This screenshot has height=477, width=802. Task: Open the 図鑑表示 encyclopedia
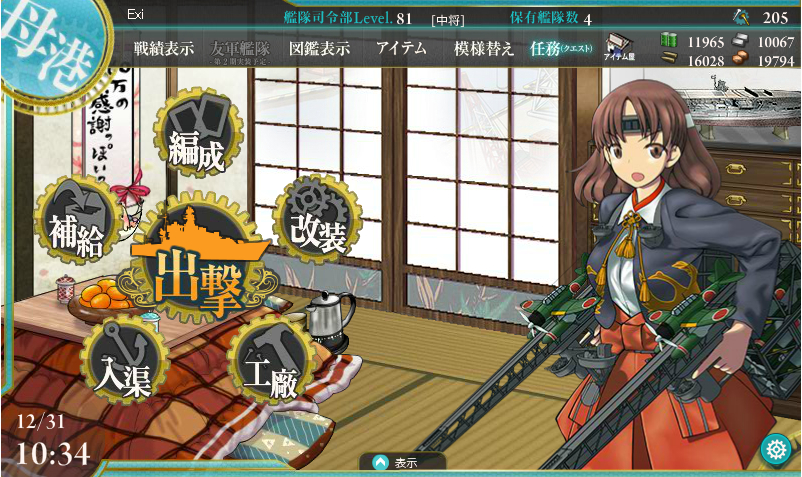[x=318, y=49]
